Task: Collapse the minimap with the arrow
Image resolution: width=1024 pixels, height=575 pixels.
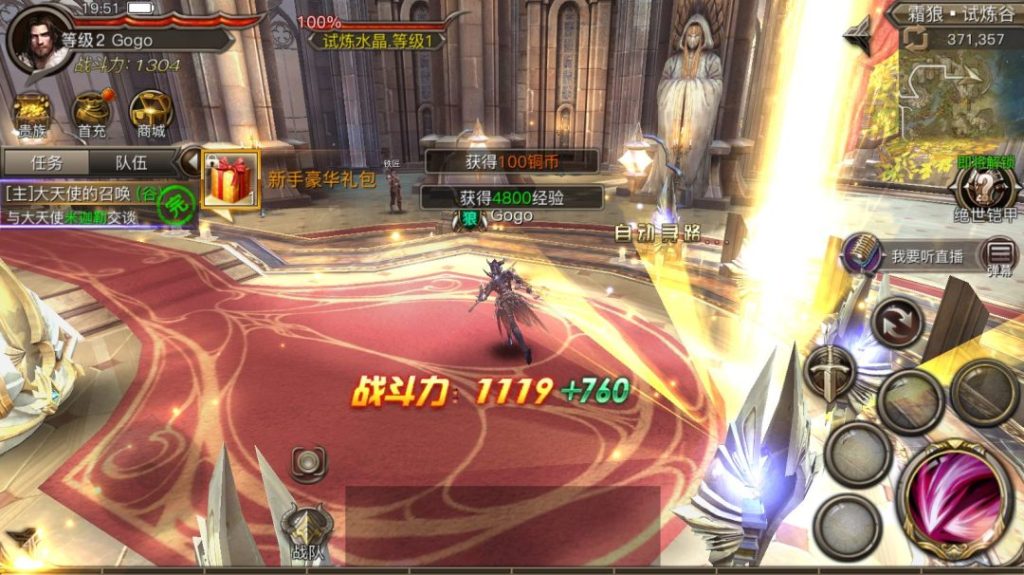Action: coord(859,34)
